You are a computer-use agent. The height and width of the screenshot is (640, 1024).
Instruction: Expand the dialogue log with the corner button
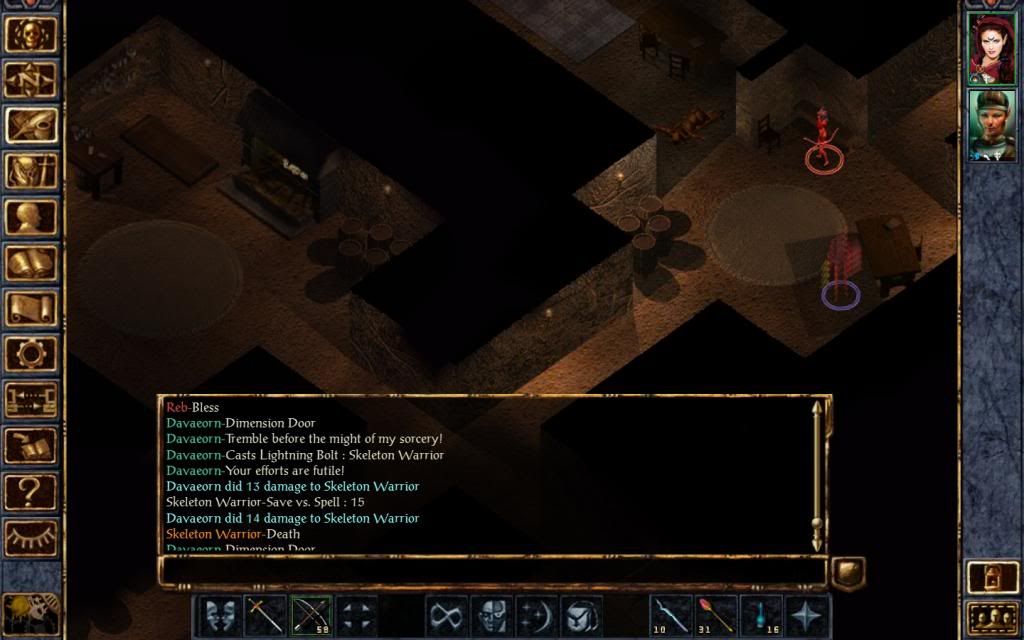[848, 572]
